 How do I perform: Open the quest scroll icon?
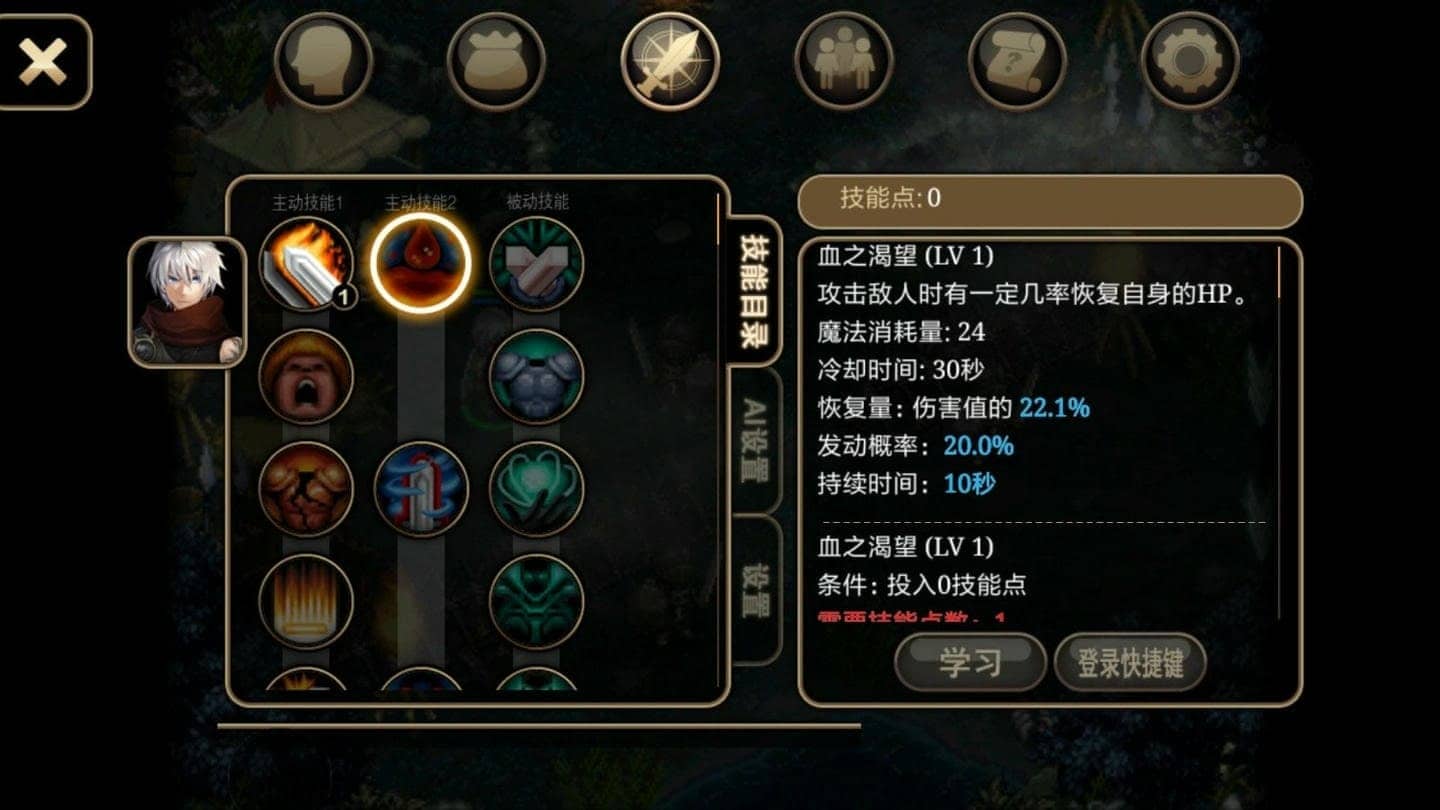(1015, 60)
